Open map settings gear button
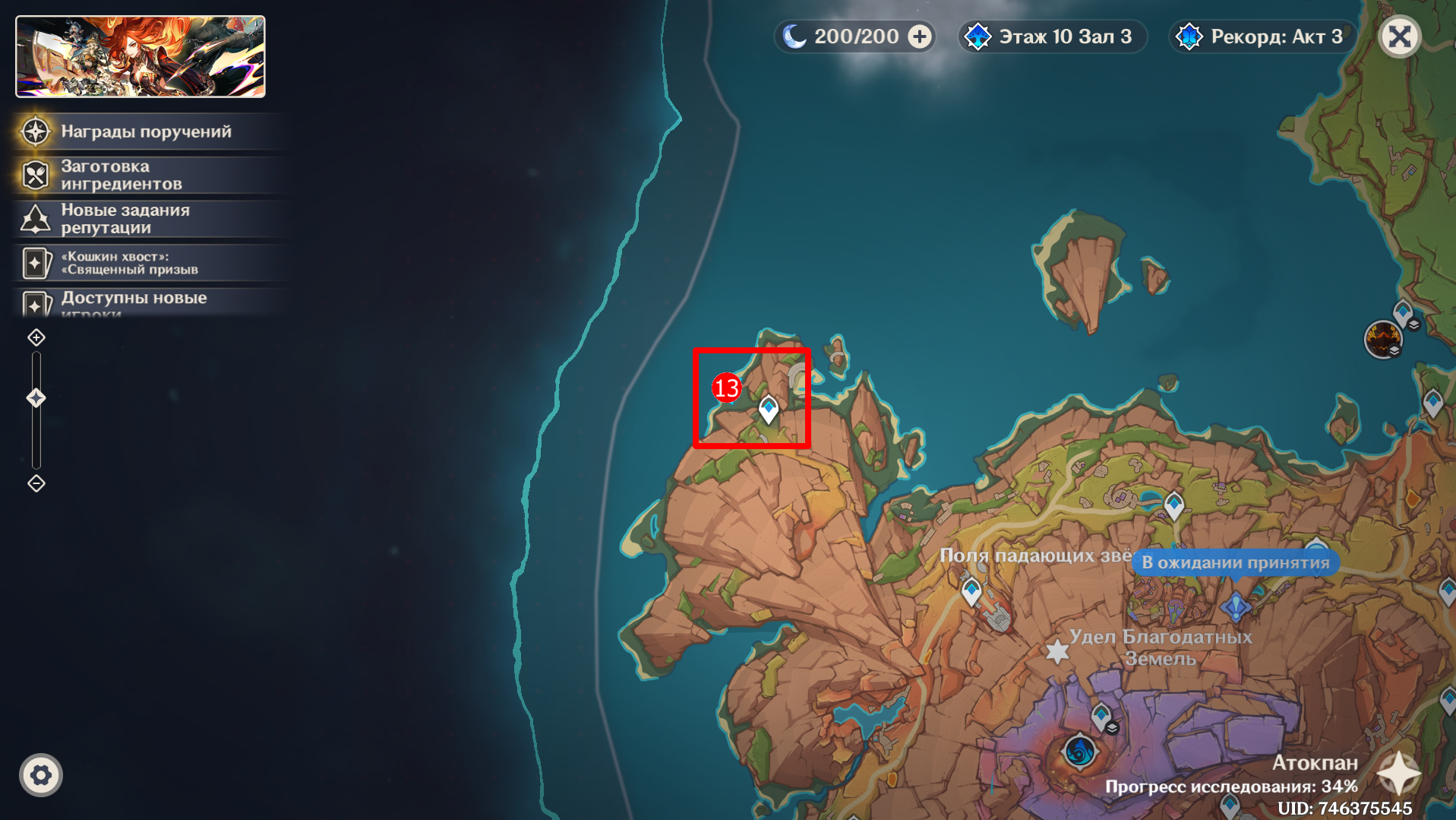Image resolution: width=1456 pixels, height=820 pixels. (41, 775)
